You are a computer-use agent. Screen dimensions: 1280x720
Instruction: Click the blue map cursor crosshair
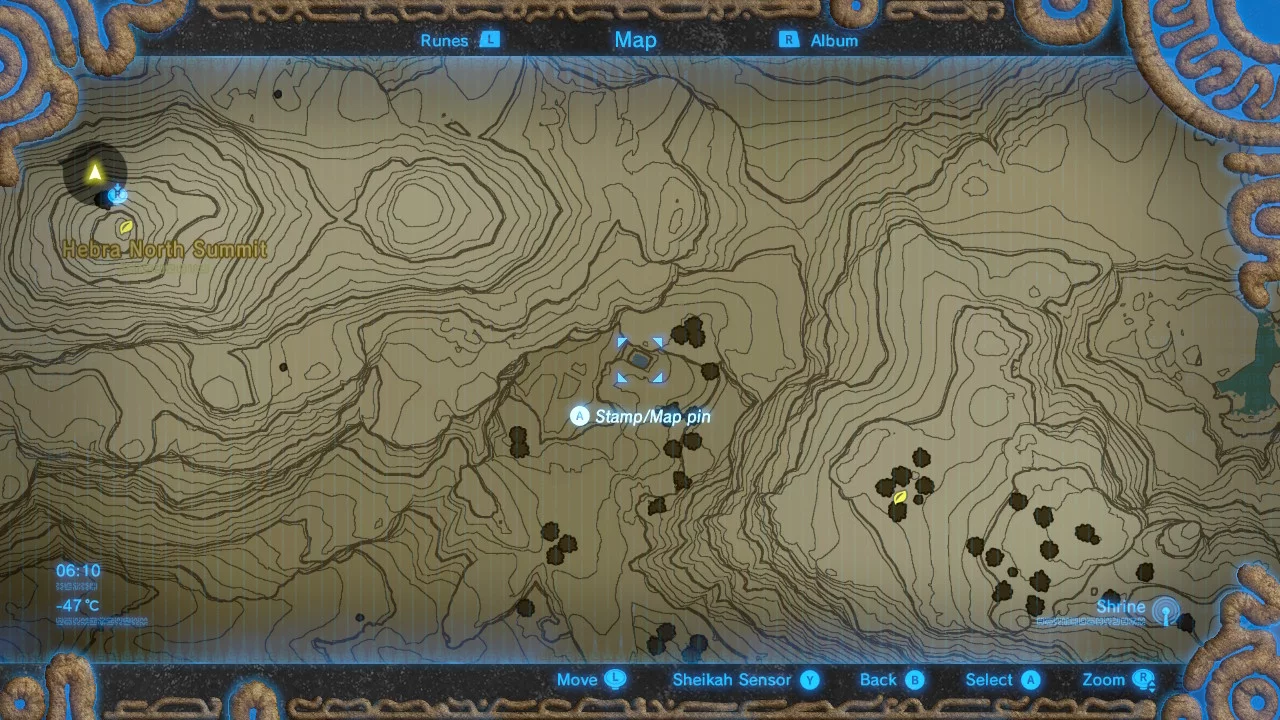[x=640, y=360]
